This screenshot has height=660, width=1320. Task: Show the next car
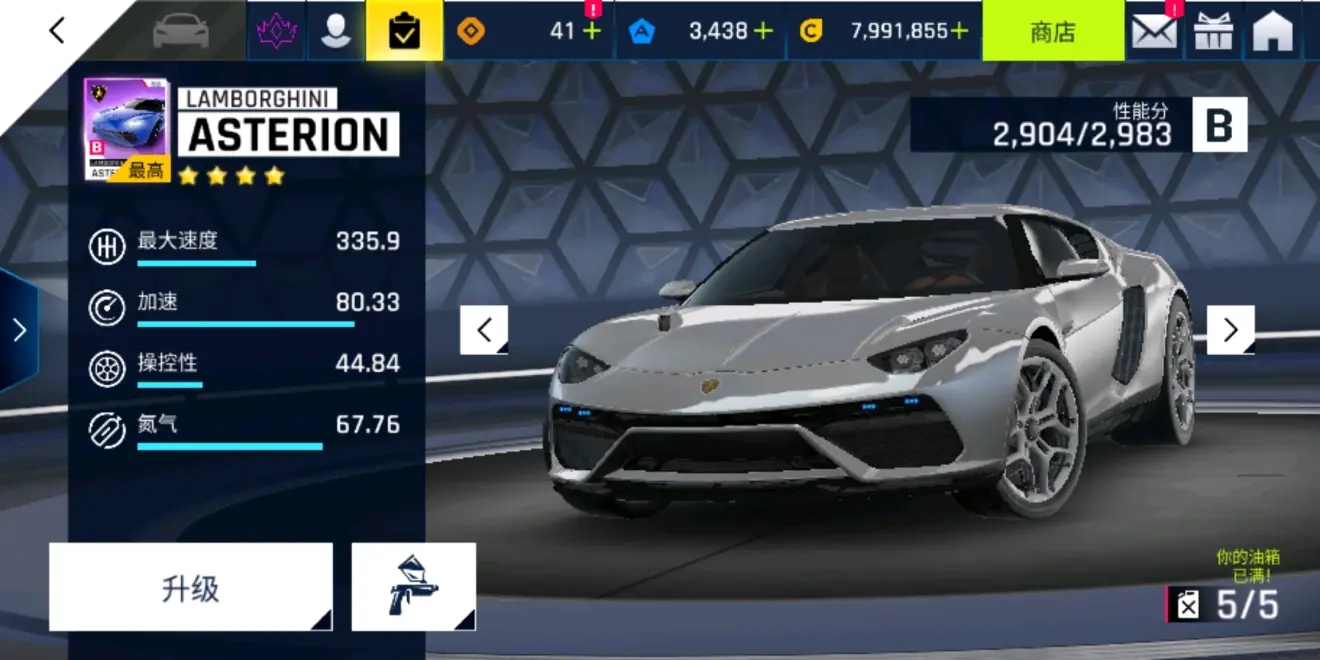(x=1230, y=330)
